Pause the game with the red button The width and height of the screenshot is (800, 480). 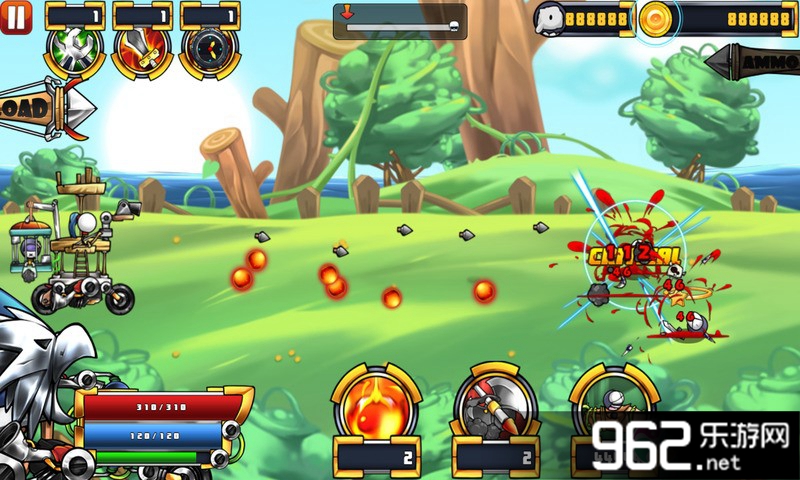16,16
